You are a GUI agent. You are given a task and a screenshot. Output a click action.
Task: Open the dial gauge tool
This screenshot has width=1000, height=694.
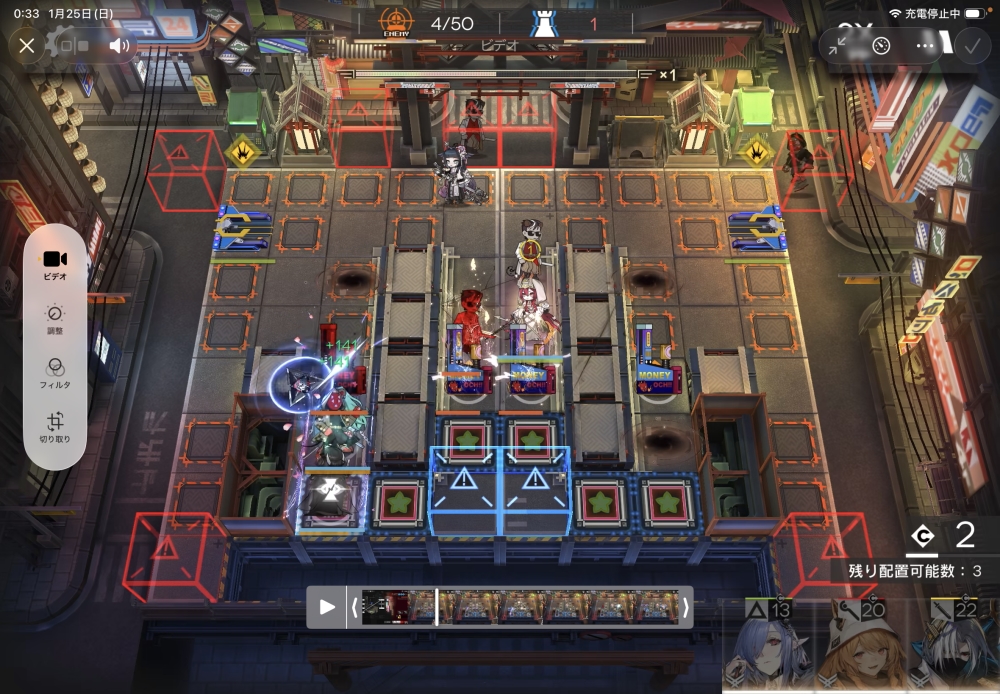(x=881, y=45)
